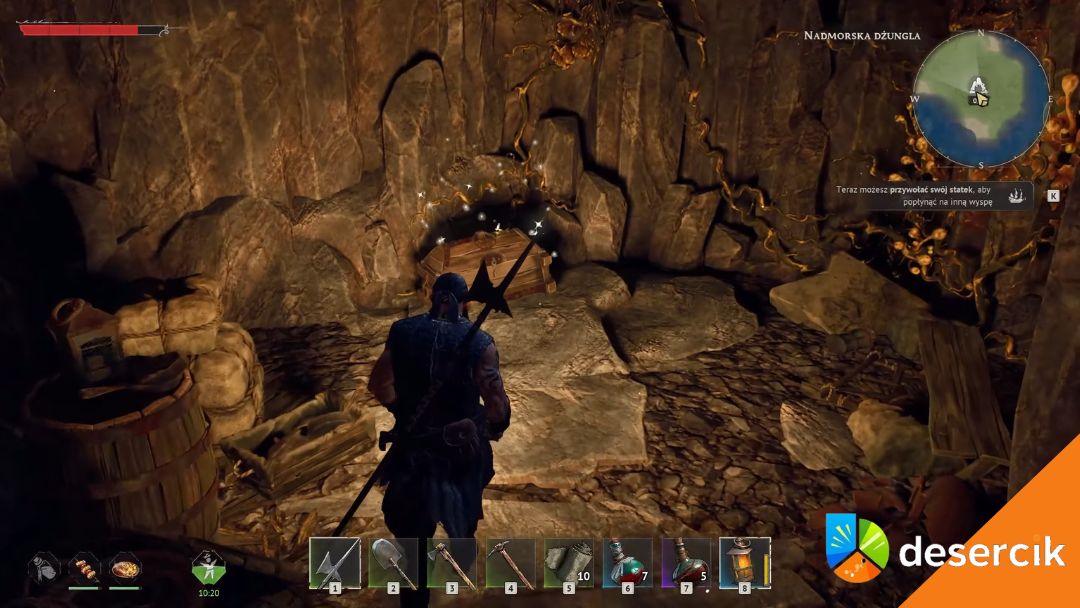Toggle the lantern in hotbar slot 8
The image size is (1080, 608).
tap(744, 563)
